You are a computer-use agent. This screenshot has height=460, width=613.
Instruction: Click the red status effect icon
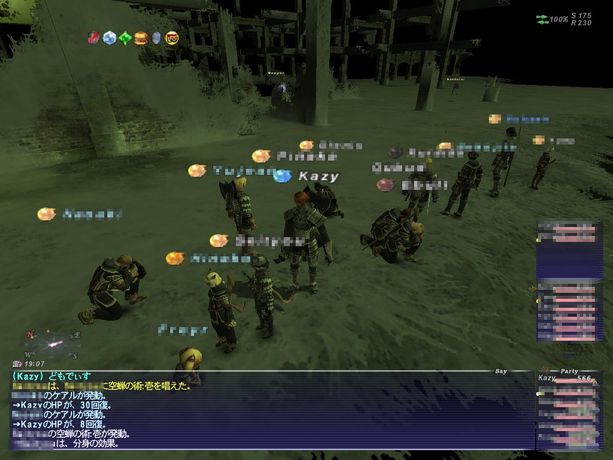tap(93, 39)
